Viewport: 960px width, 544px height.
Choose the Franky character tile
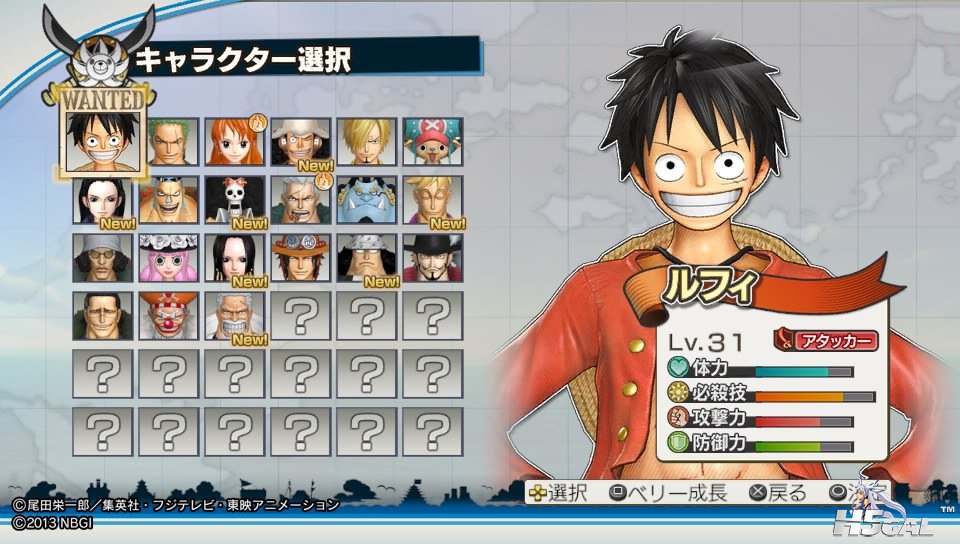pos(170,200)
